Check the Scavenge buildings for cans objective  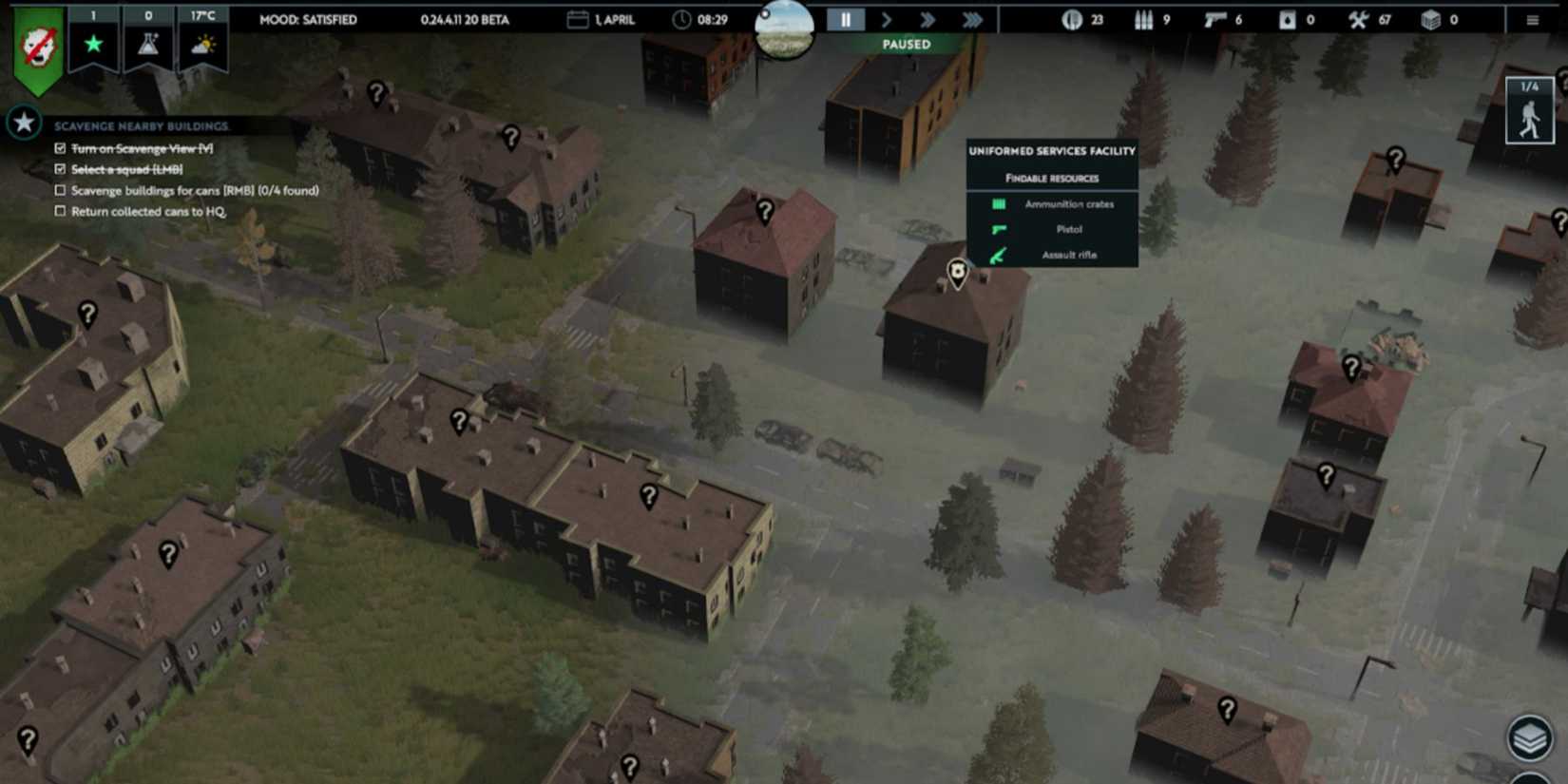[59, 190]
